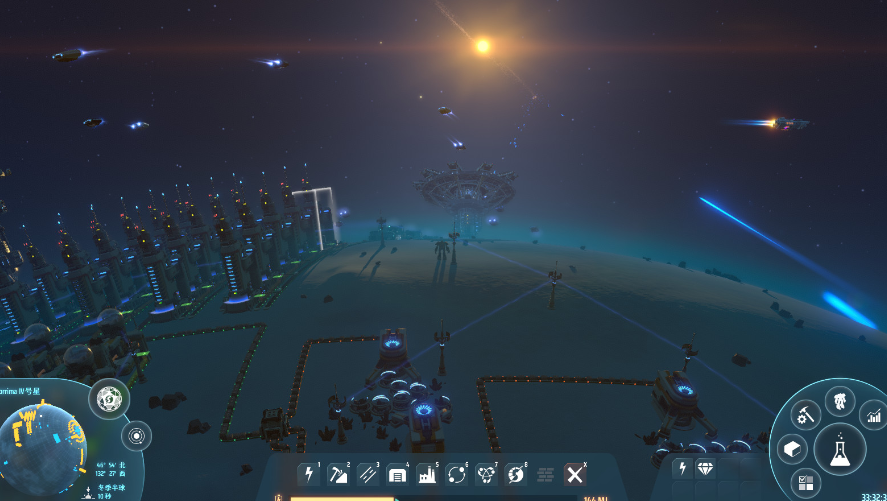The image size is (887, 501).
Task: Open the factory production build category
Action: coord(428,473)
